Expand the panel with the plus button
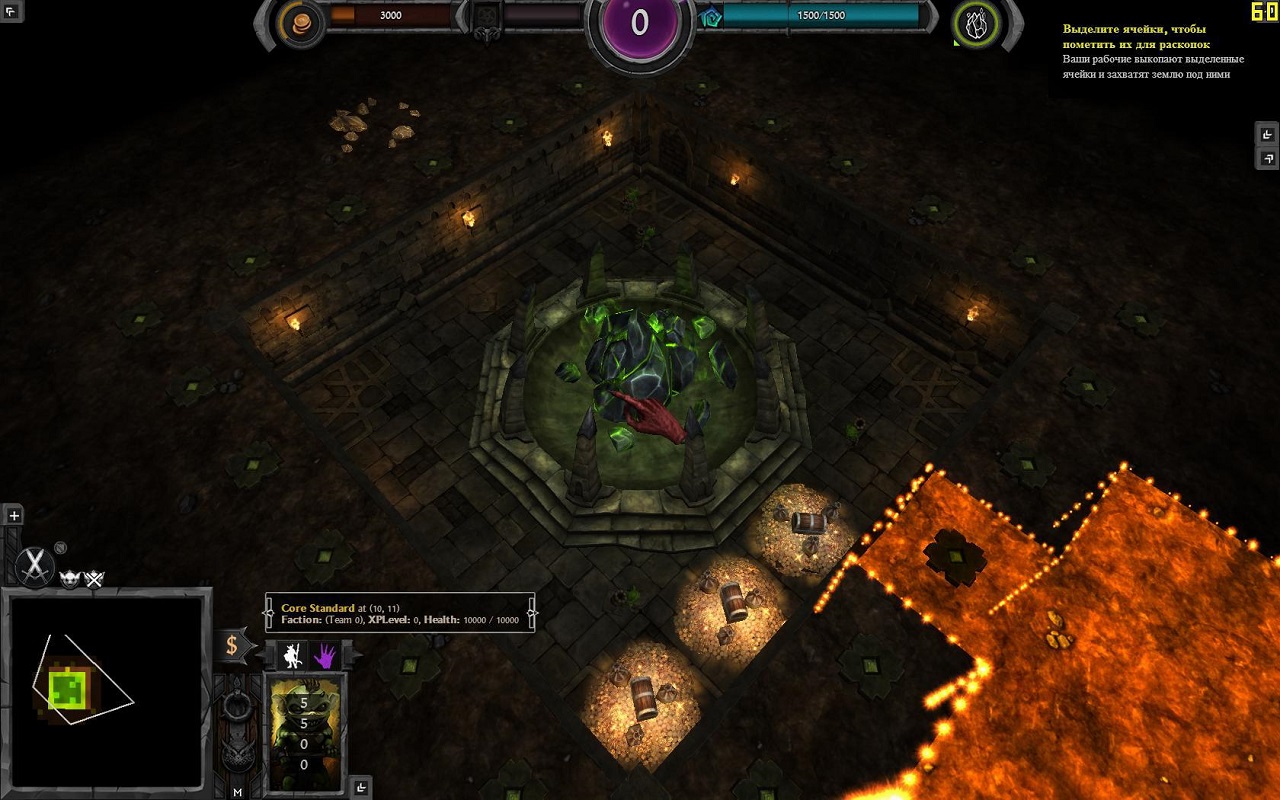 click(14, 516)
